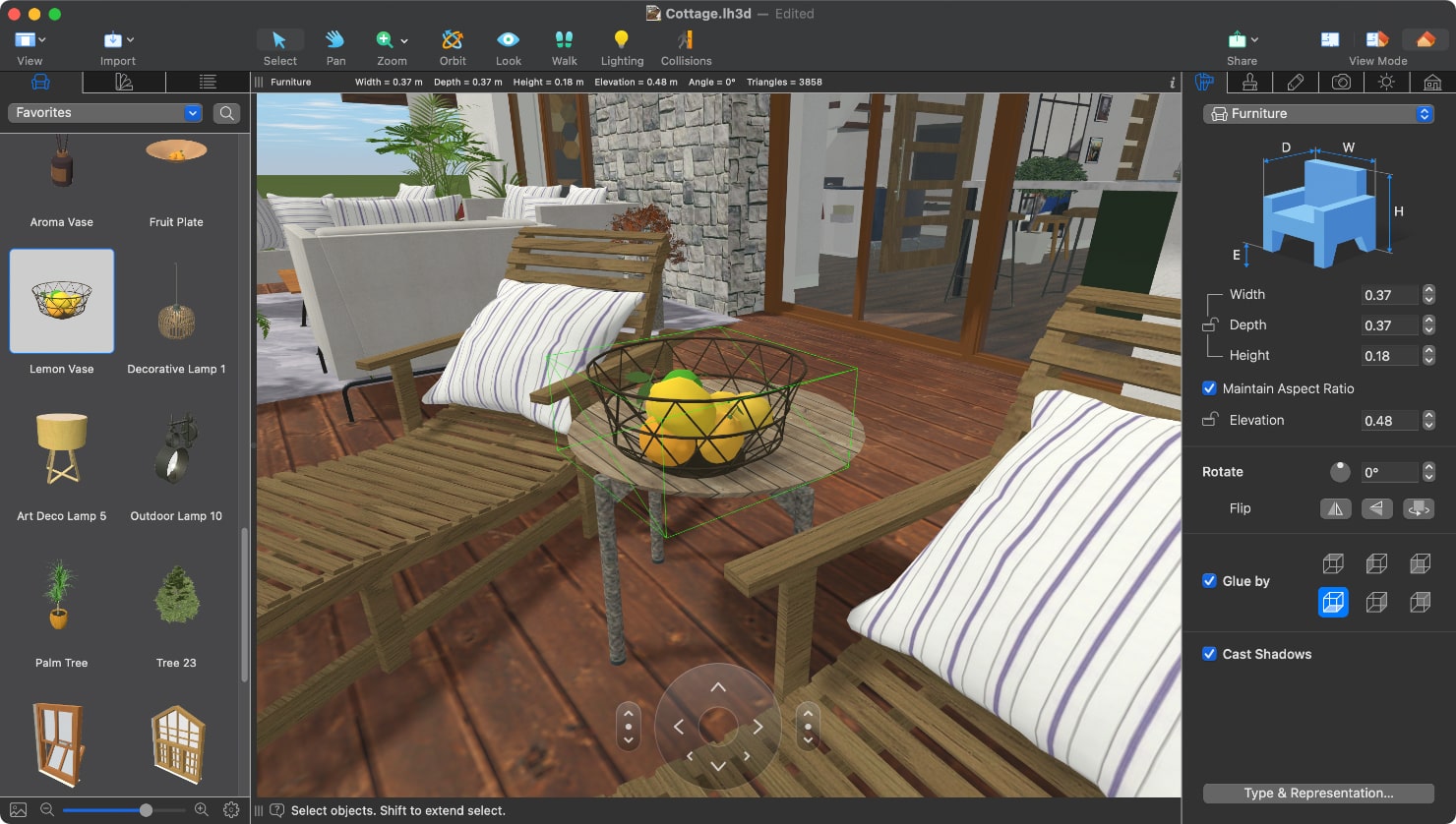Image resolution: width=1456 pixels, height=824 pixels.
Task: Open the View Mode dropdown
Action: coord(1425,38)
